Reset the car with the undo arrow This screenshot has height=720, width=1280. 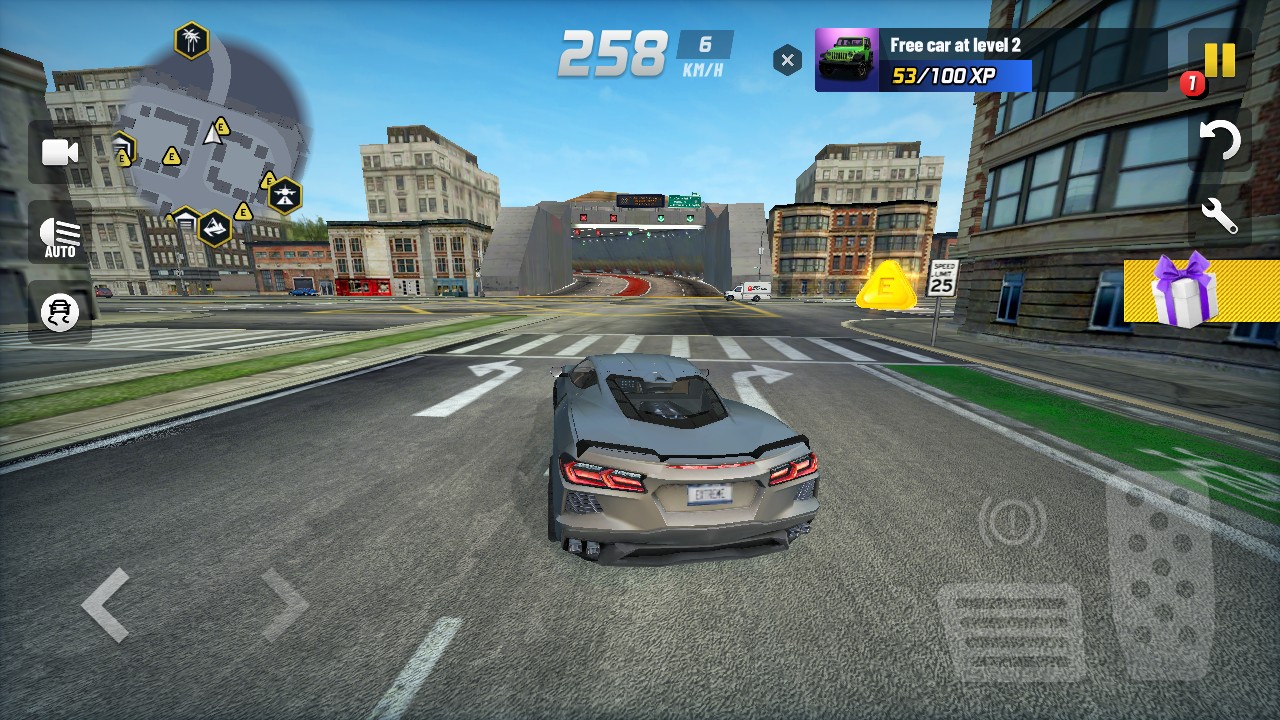(1219, 141)
